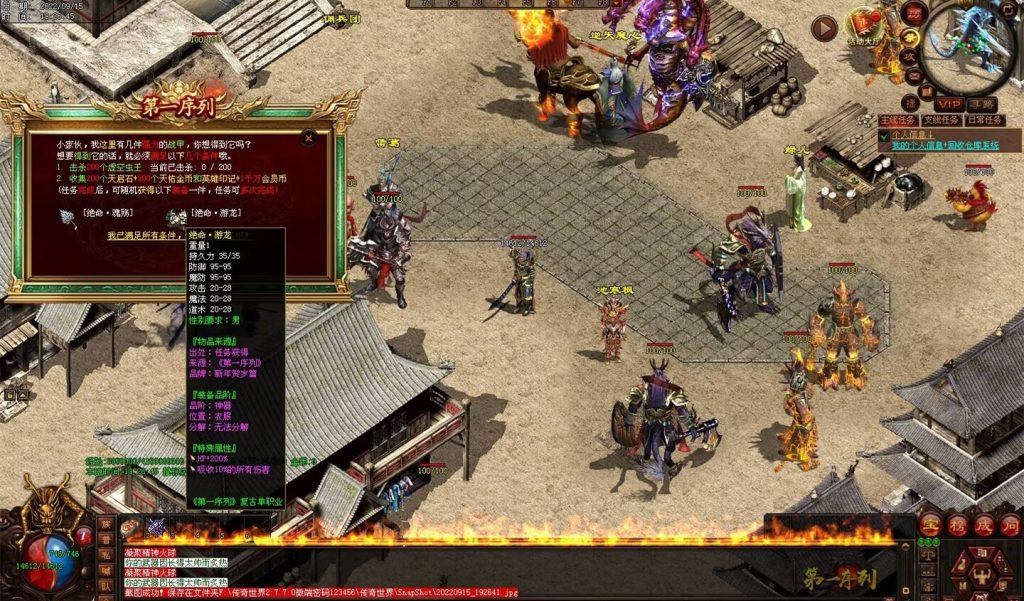
Task: Switch to the 主线任务 tab
Action: click(897, 120)
